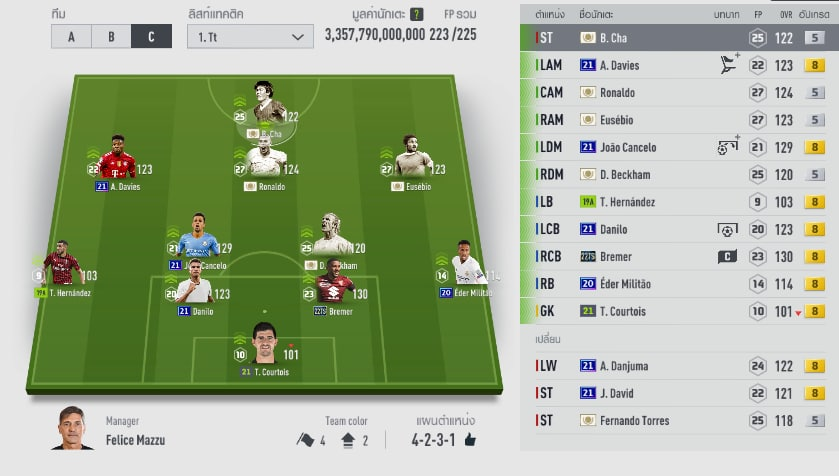Choose substitute Fernando Torres row
This screenshot has width=839, height=476.
(680, 420)
